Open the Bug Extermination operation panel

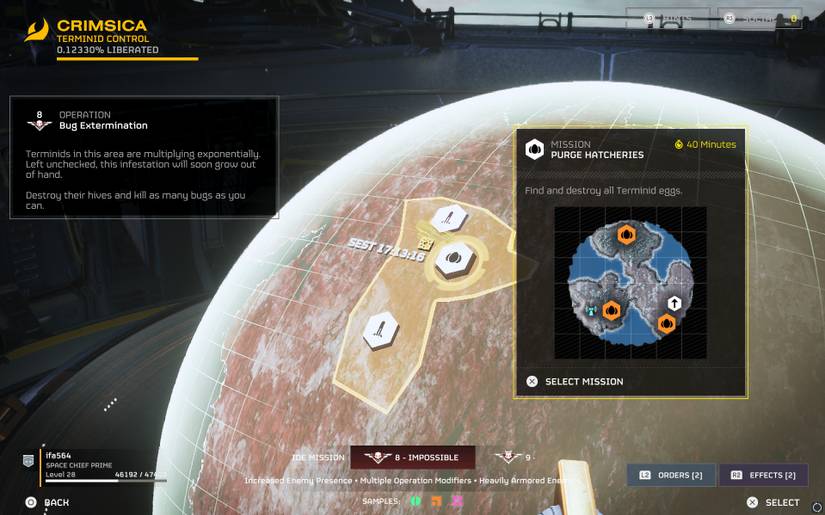pos(144,156)
